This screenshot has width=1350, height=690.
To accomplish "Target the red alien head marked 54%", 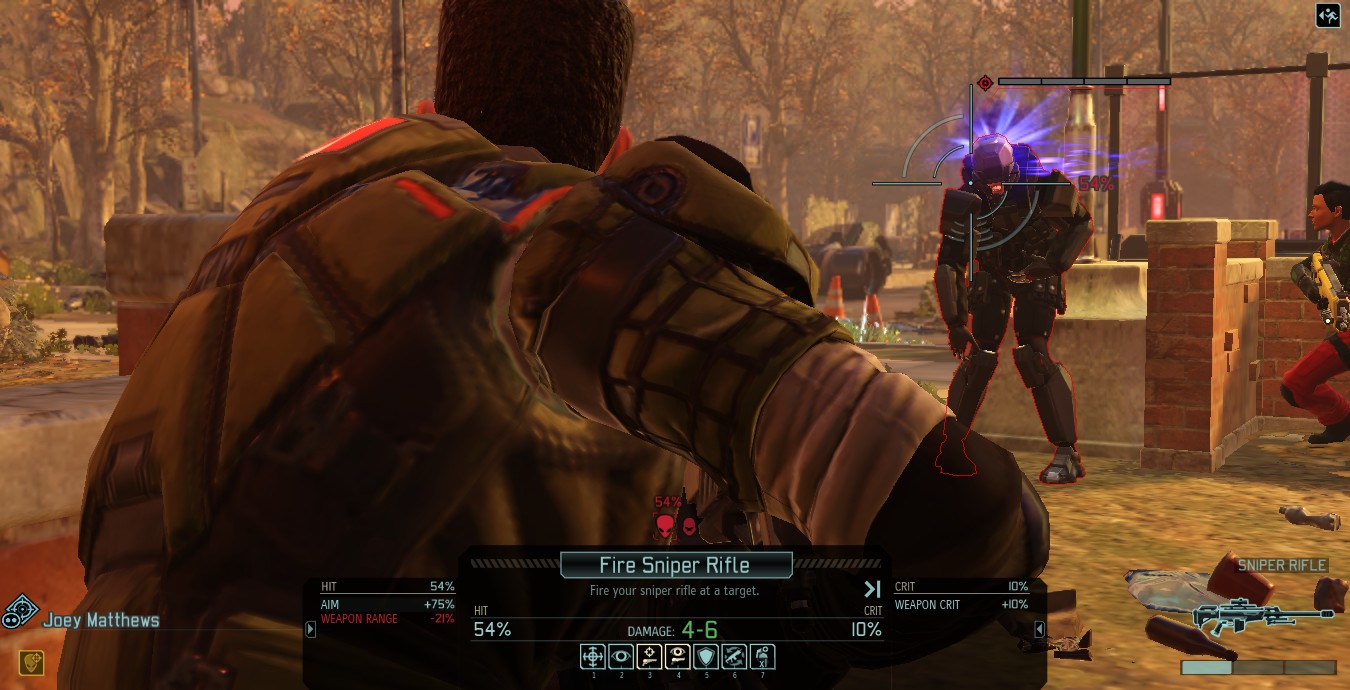I will point(665,524).
